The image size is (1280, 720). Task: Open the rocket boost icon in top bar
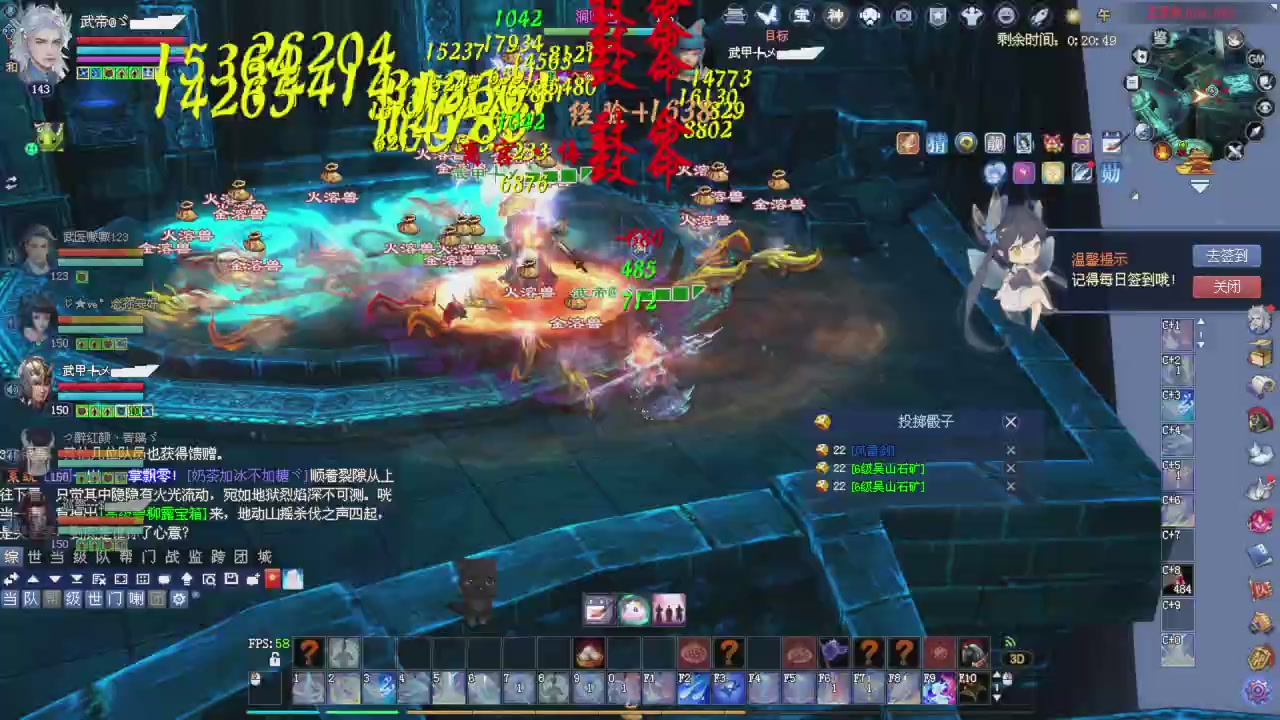tap(1040, 16)
